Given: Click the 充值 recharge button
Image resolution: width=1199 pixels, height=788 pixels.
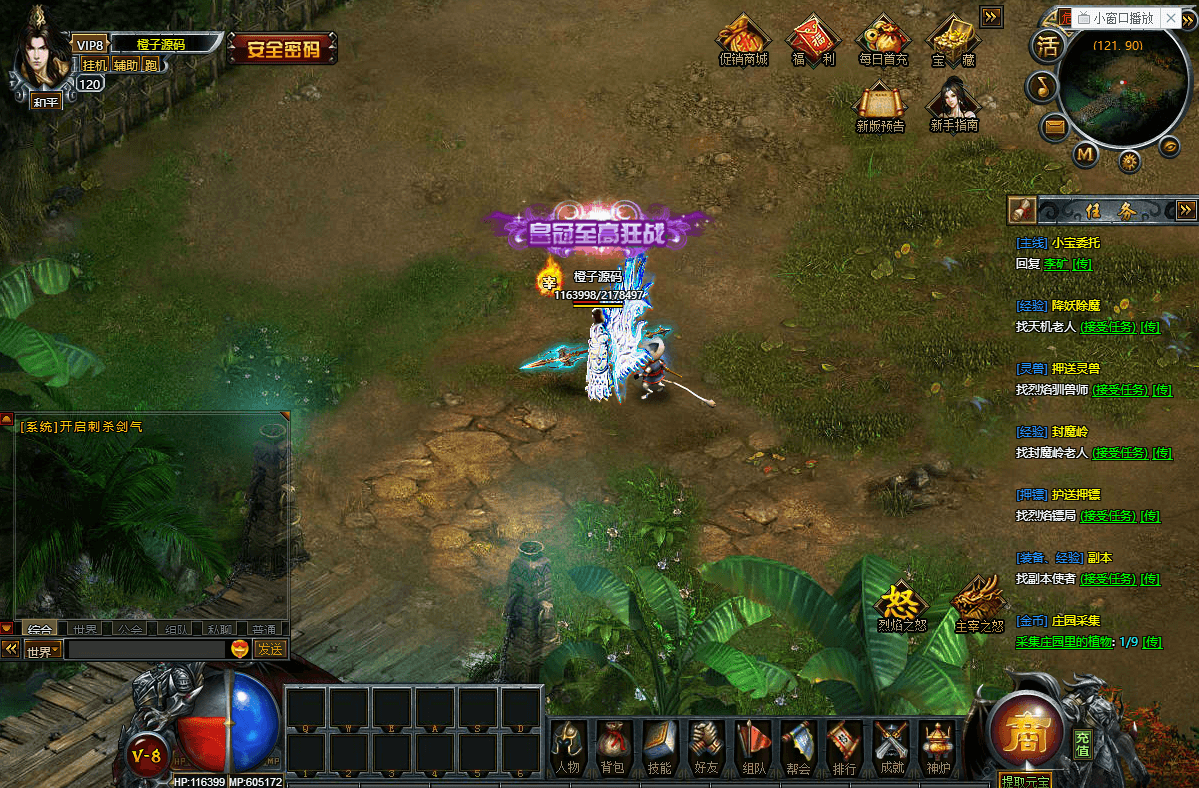Looking at the screenshot, I should click(1082, 742).
